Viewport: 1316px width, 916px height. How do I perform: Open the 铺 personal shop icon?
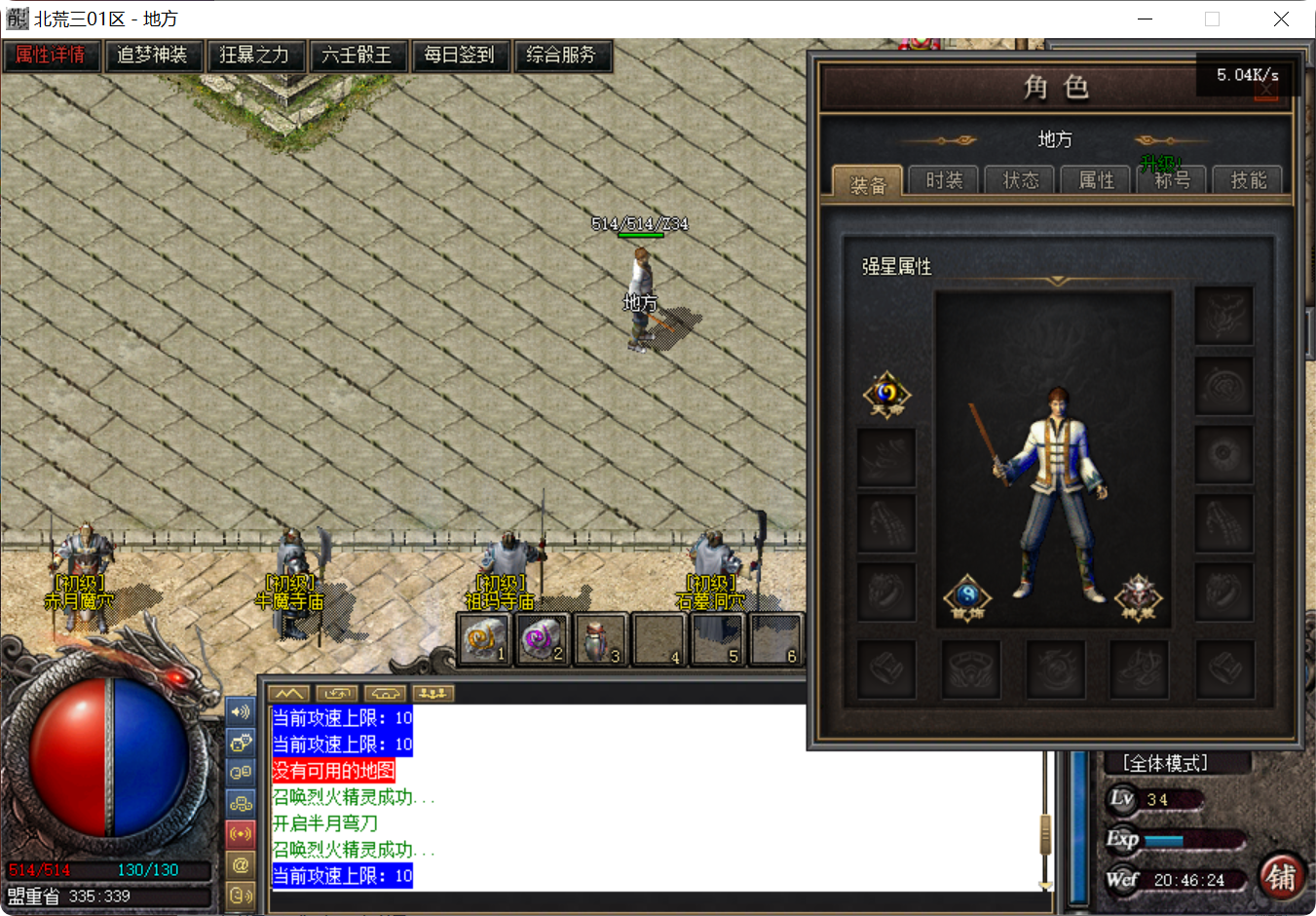(1284, 880)
